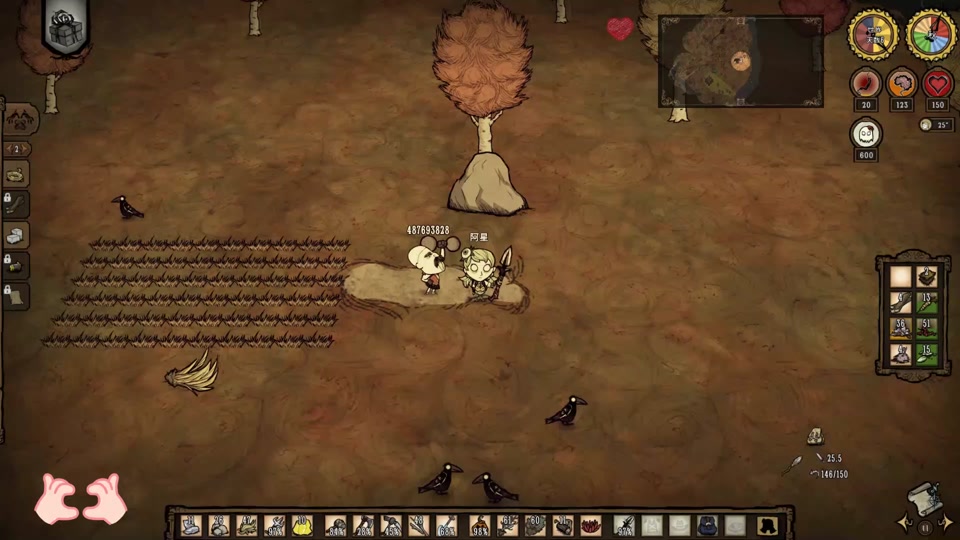Click the top-right backpack slot

click(928, 276)
